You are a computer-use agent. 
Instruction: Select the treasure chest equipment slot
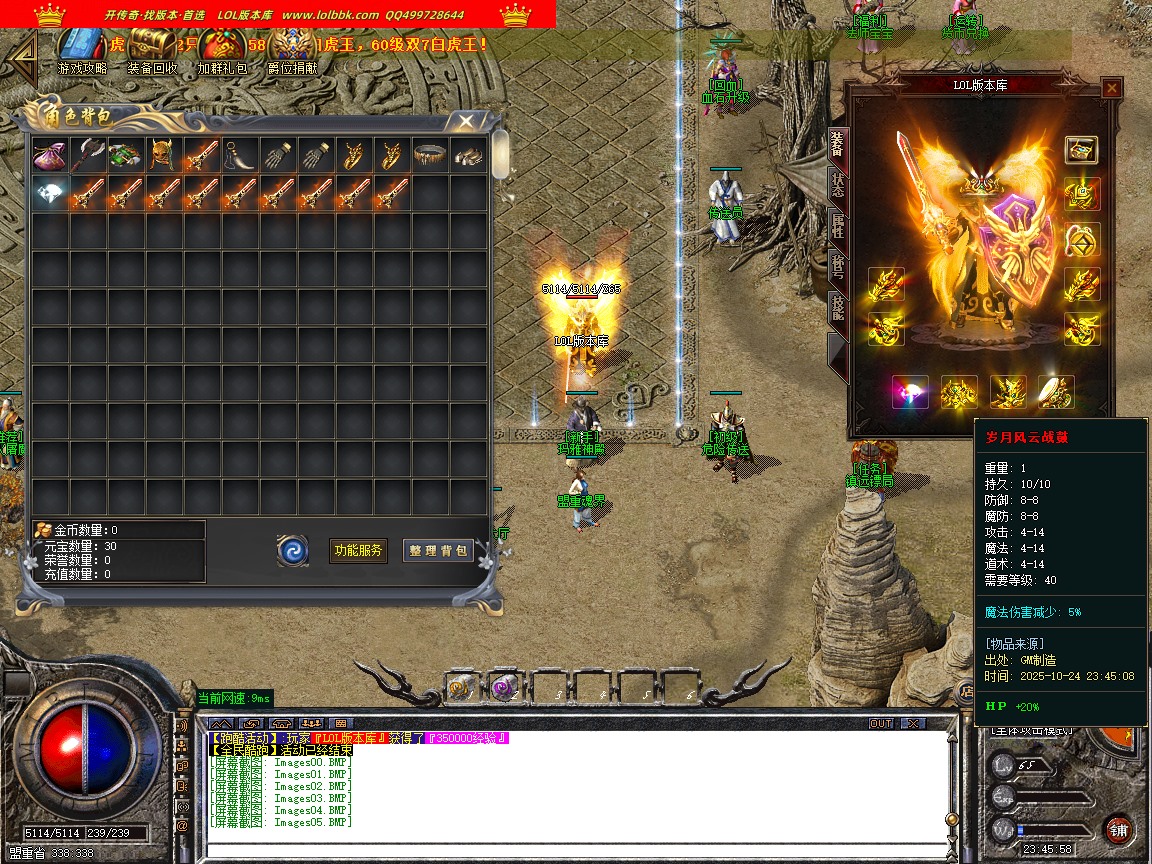tap(1081, 150)
